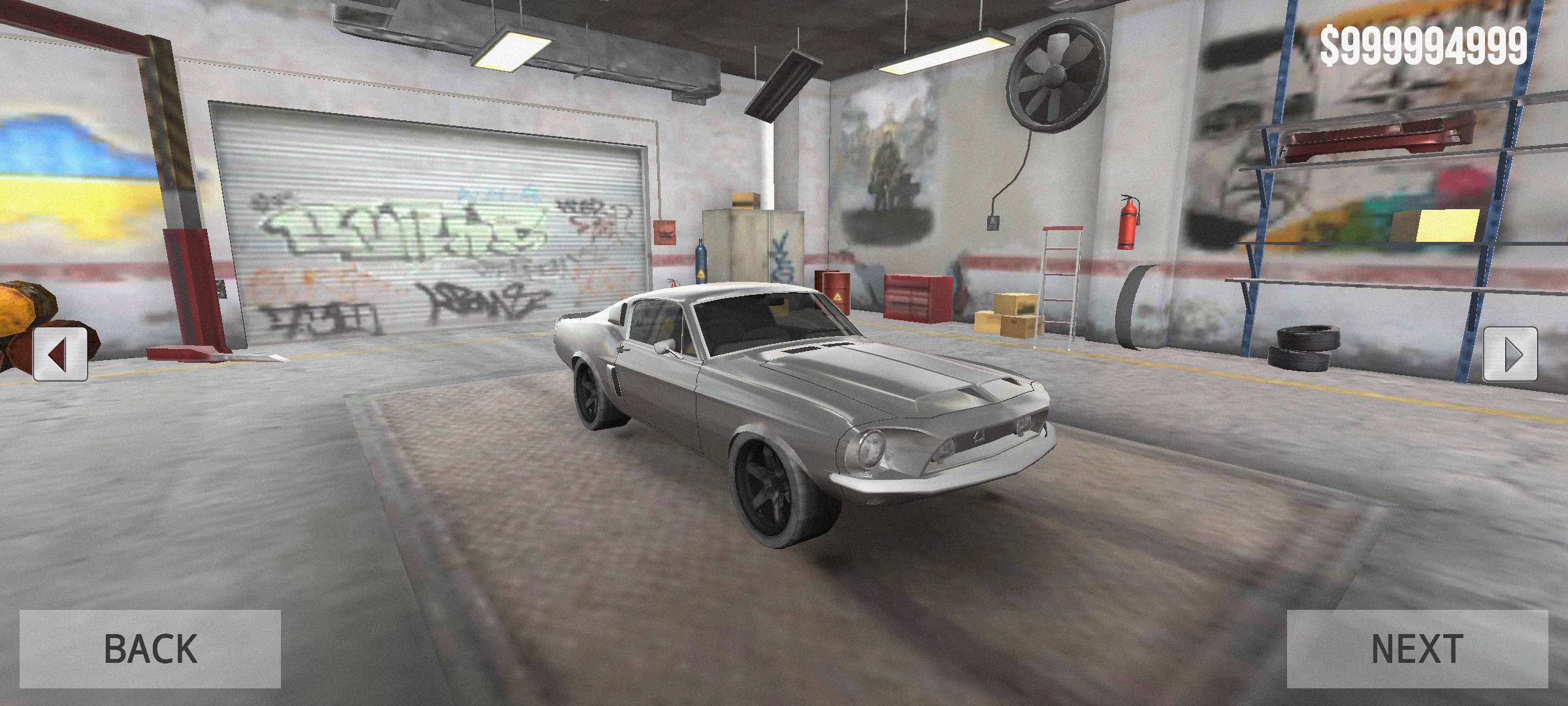1568x706 pixels.
Task: Proceed with the NEXT button
Action: click(x=1417, y=648)
